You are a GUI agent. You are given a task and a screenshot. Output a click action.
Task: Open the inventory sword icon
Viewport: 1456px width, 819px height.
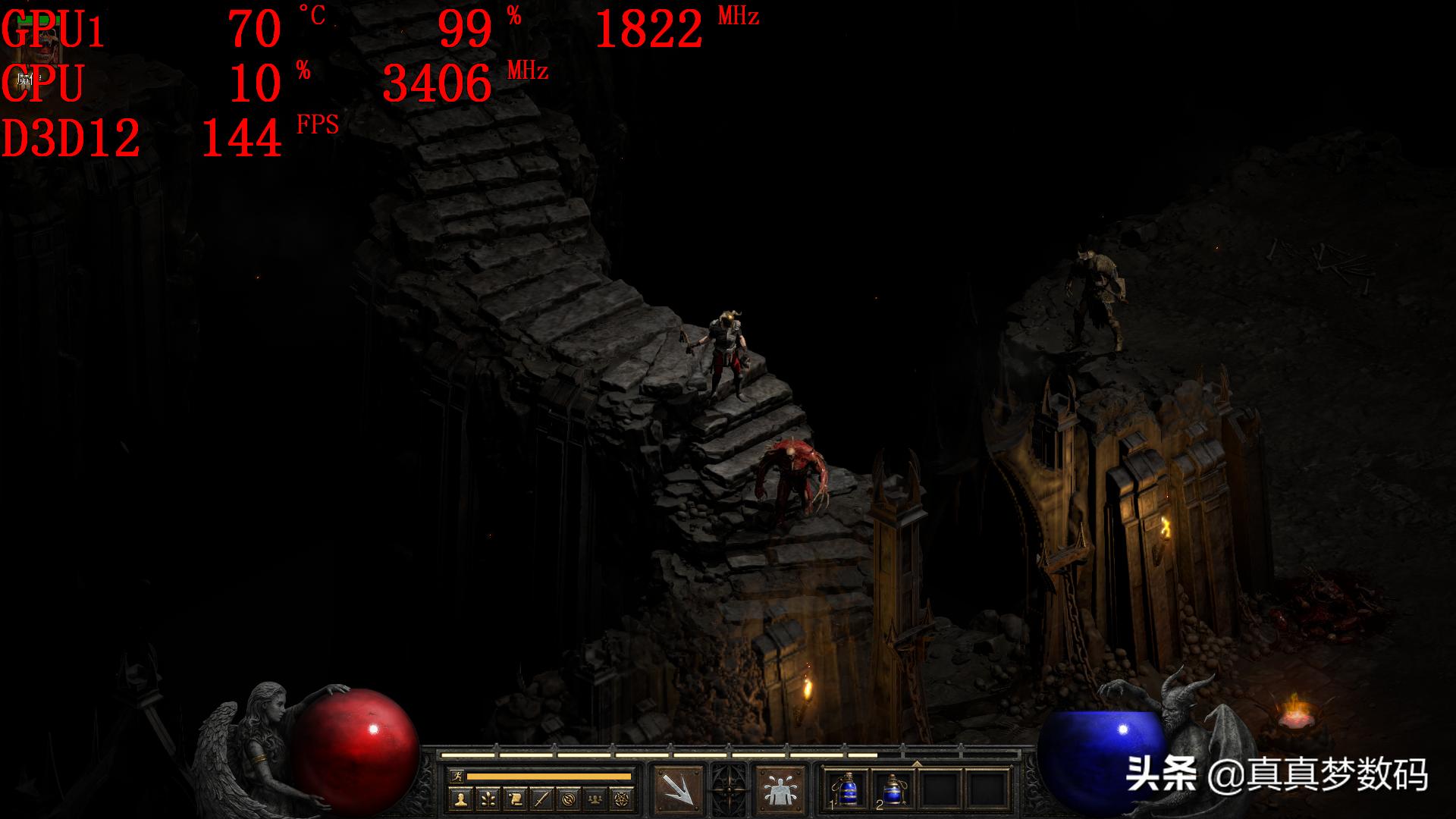[541, 798]
